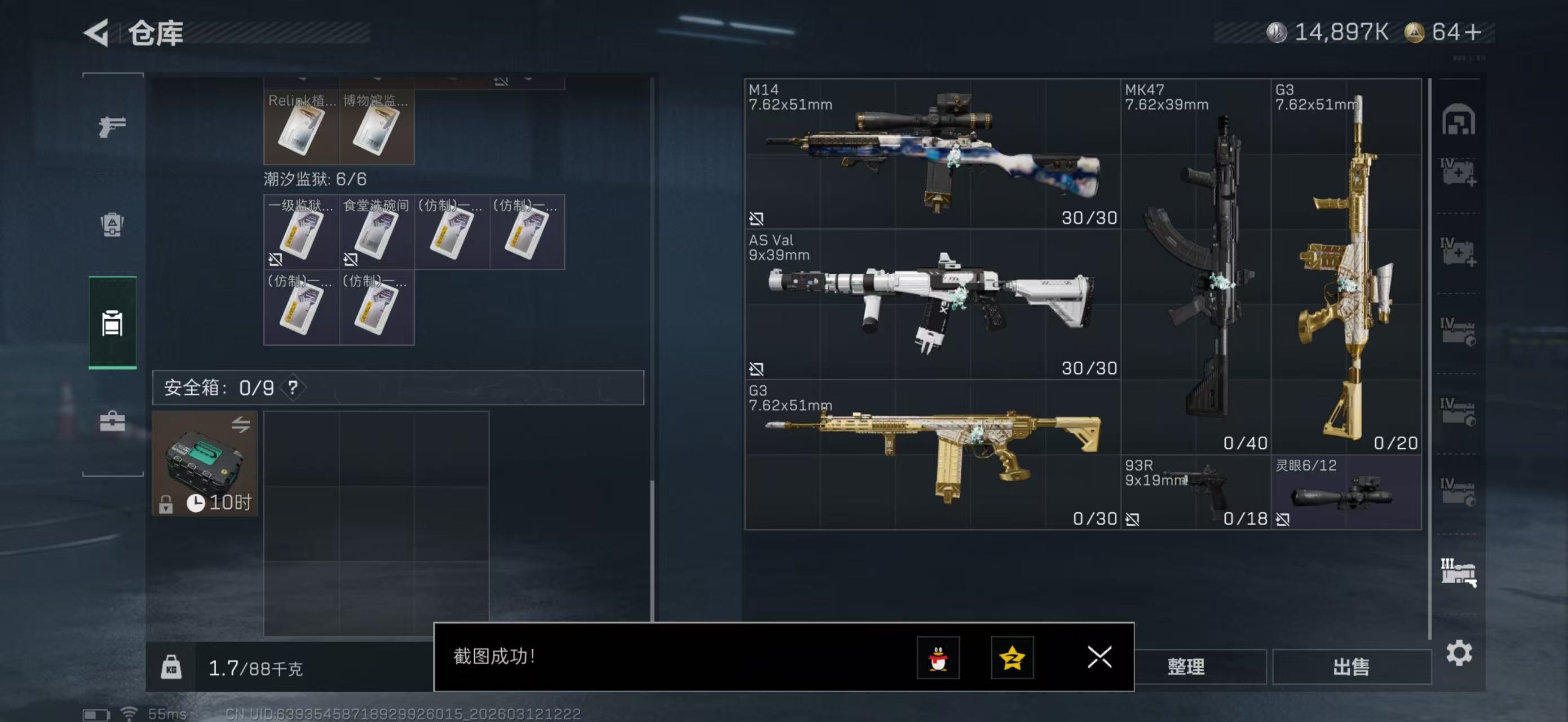1568x722 pixels.
Task: Open the backpack gear tab
Action: click(112, 224)
